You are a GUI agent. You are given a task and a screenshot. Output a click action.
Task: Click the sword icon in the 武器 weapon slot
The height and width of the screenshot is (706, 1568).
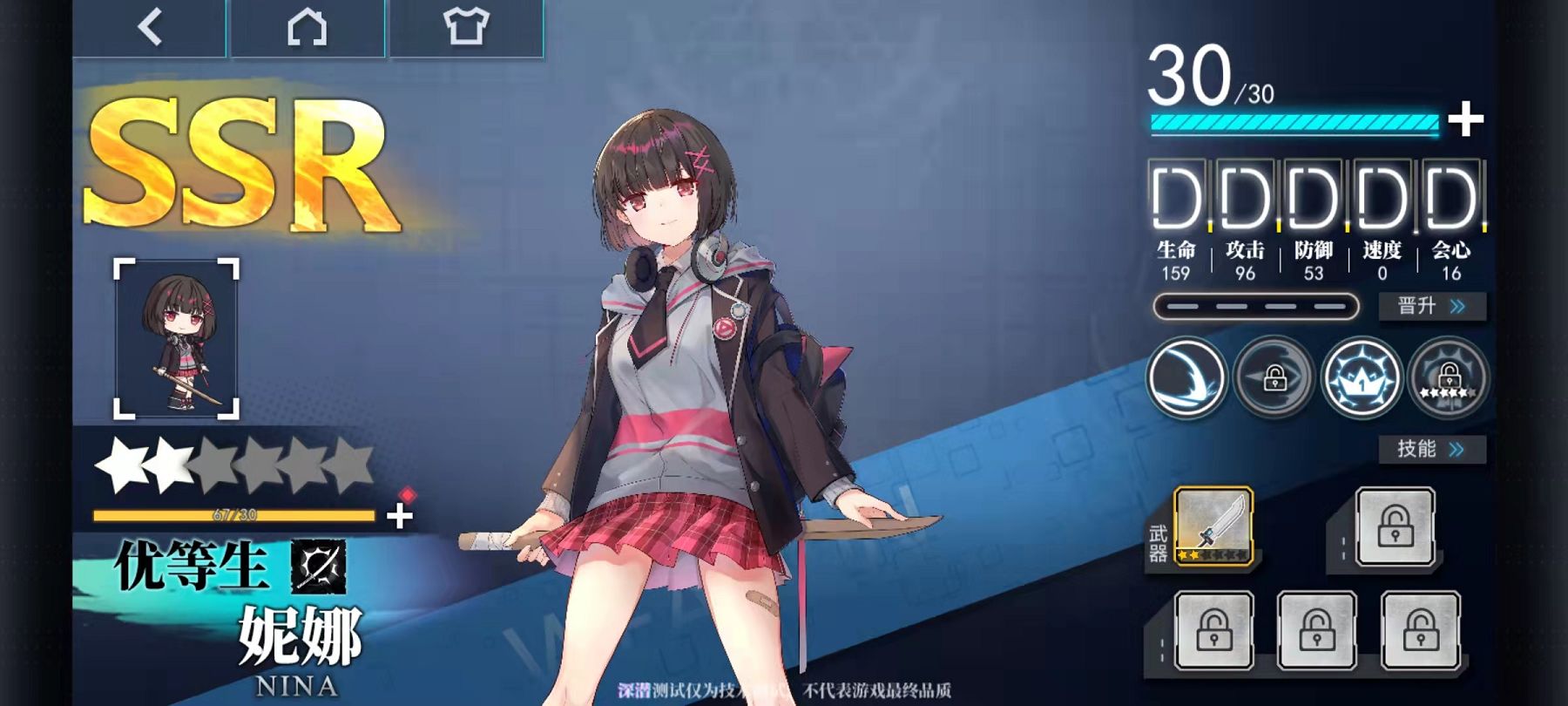pyautogui.click(x=1213, y=526)
